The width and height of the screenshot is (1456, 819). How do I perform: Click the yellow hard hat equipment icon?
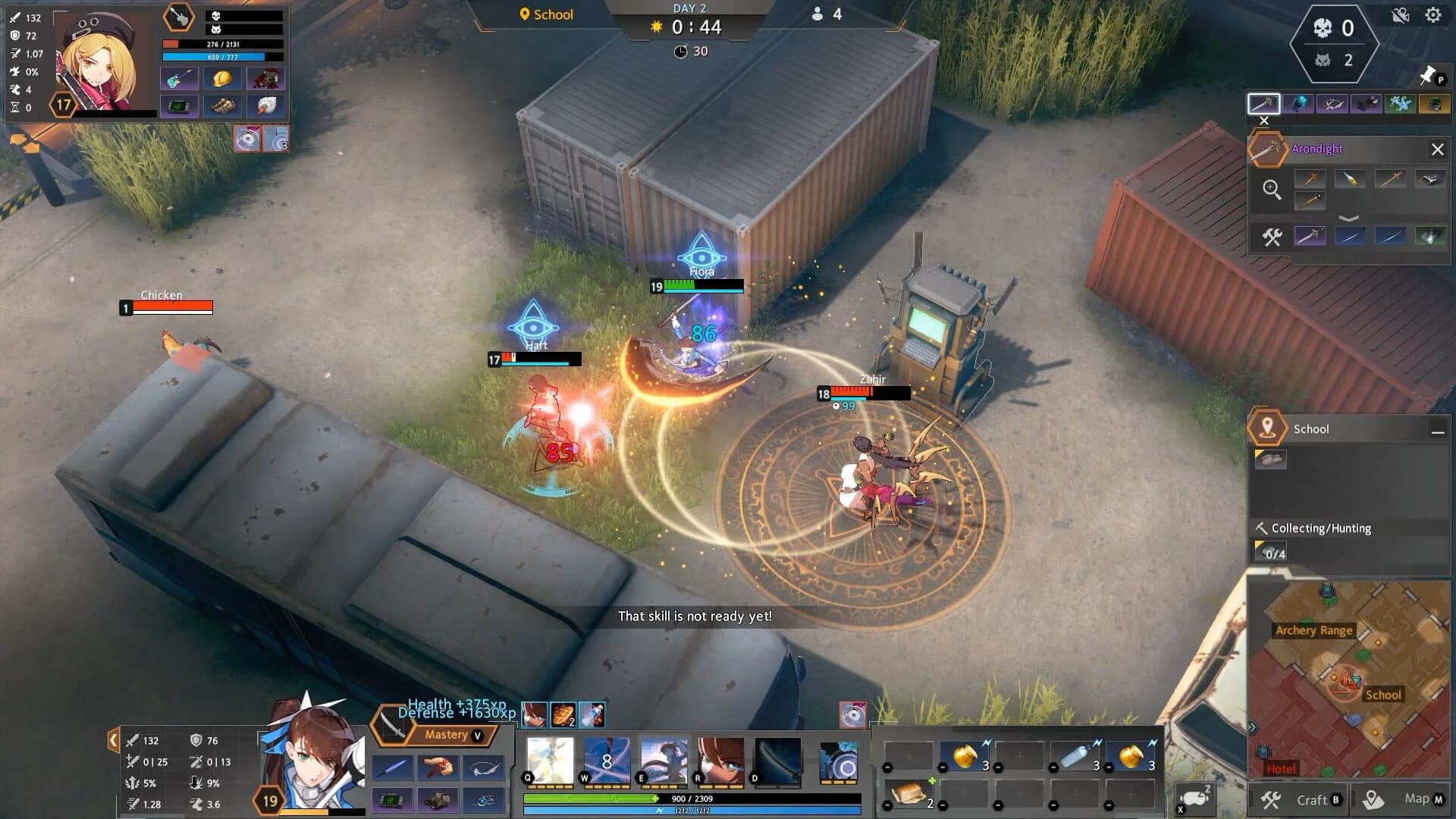pos(223,77)
